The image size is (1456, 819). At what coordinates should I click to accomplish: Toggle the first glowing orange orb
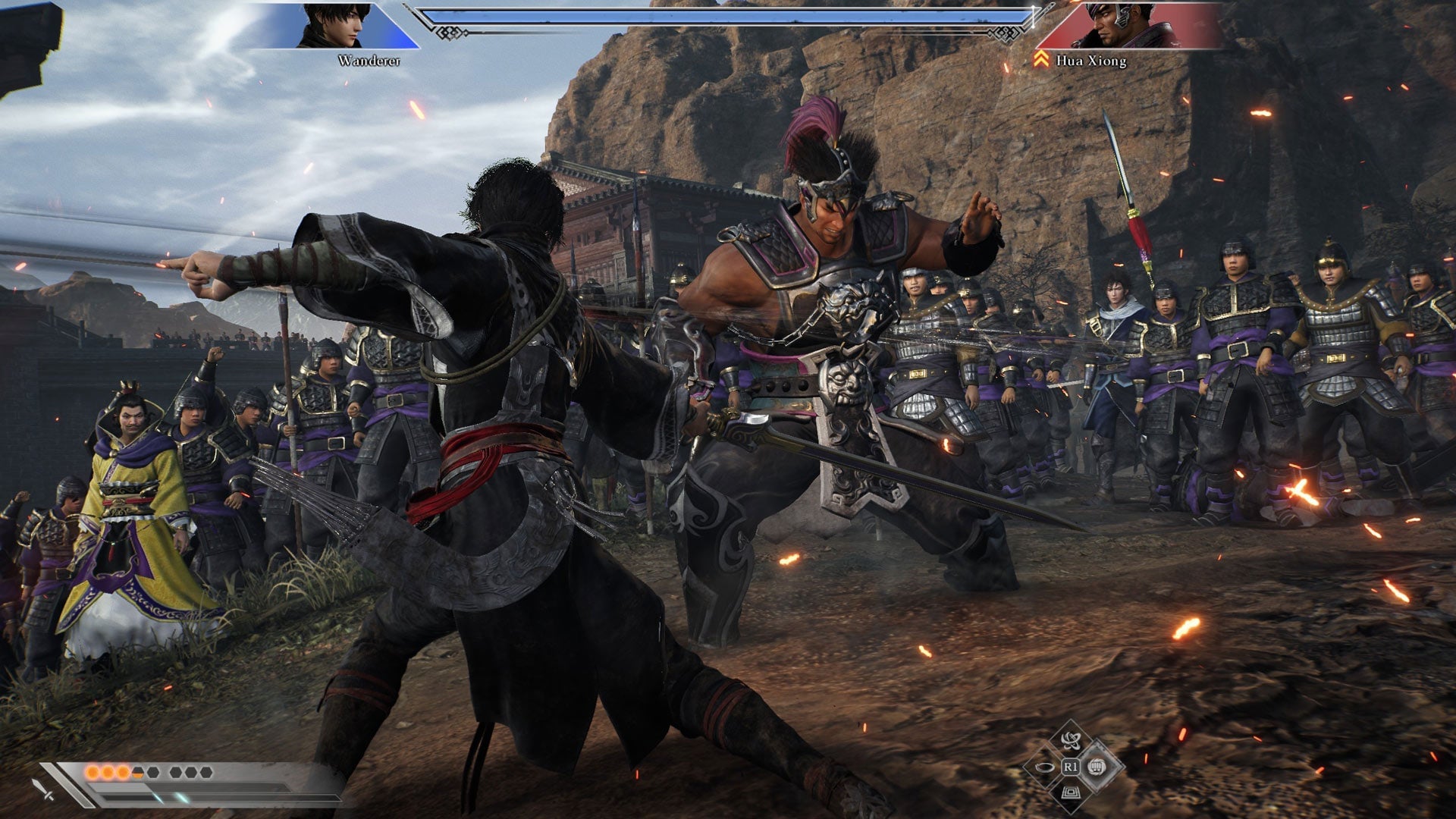point(92,771)
